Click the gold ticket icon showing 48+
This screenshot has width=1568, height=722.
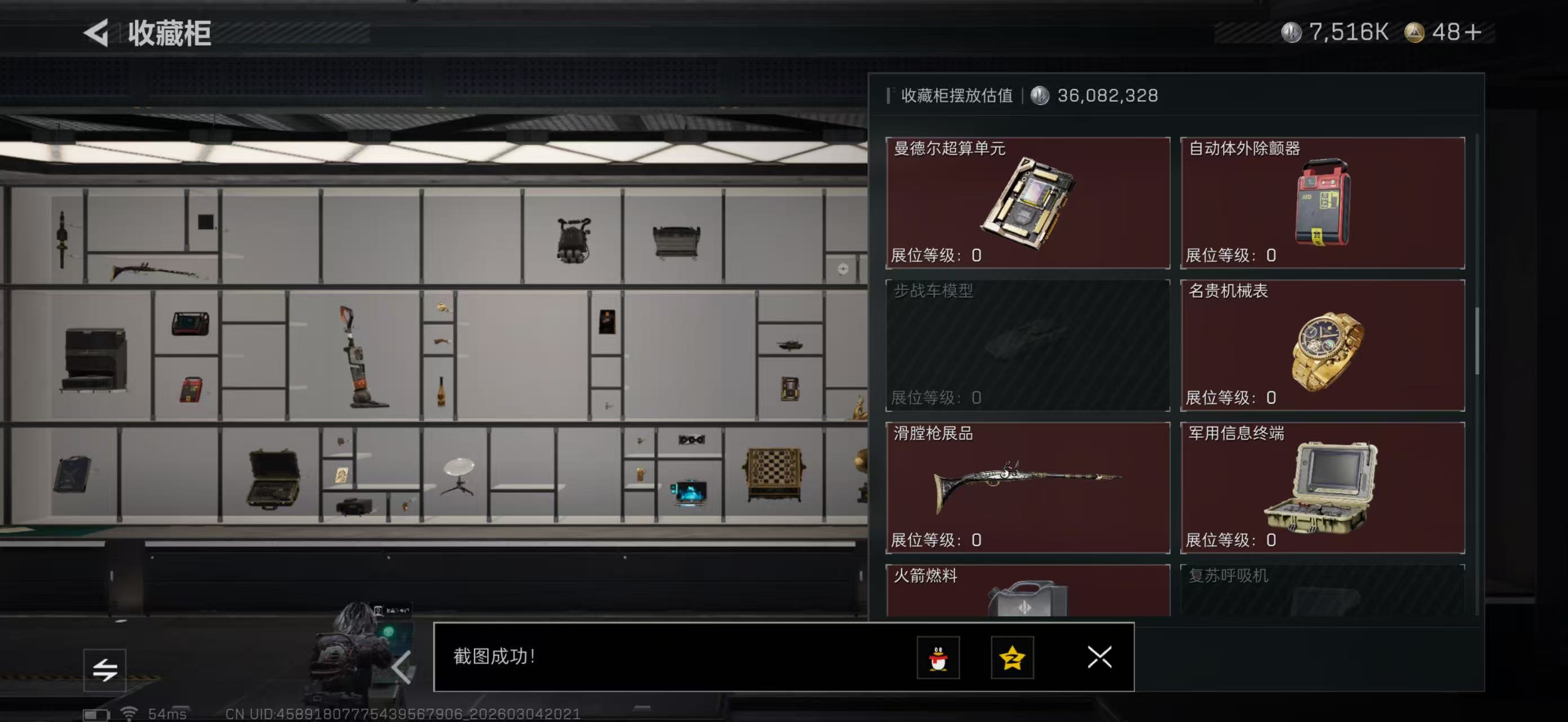coord(1416,32)
